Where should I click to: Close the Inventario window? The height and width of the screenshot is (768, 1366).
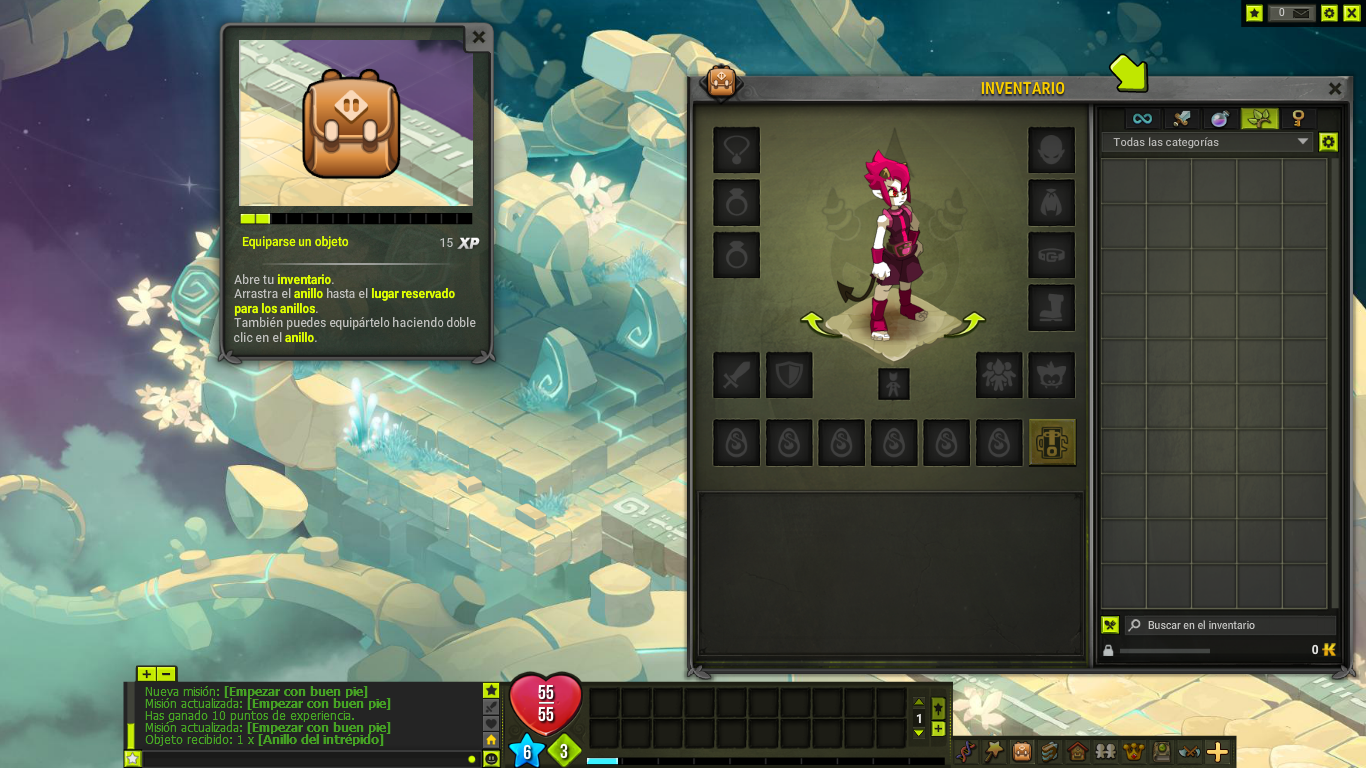coord(1335,89)
